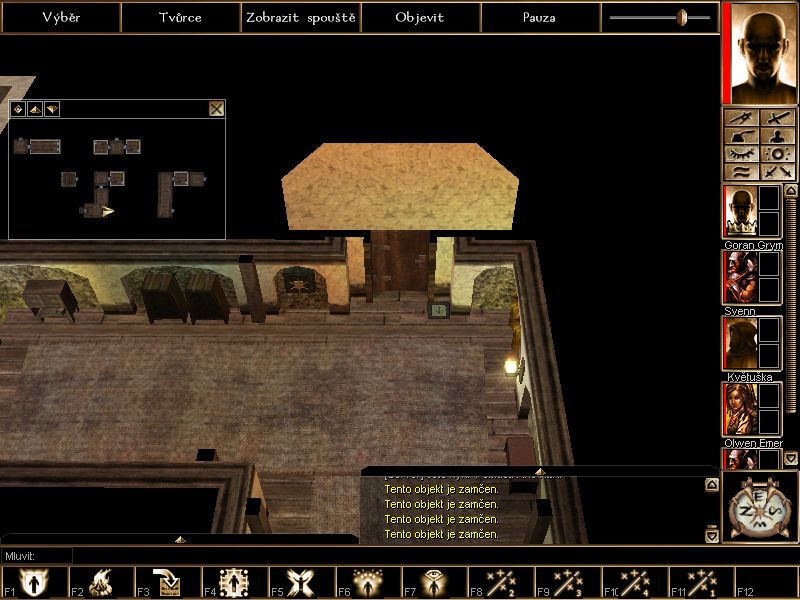Open the Tvůrce menu
Screen dimensions: 800x600
coord(180,17)
